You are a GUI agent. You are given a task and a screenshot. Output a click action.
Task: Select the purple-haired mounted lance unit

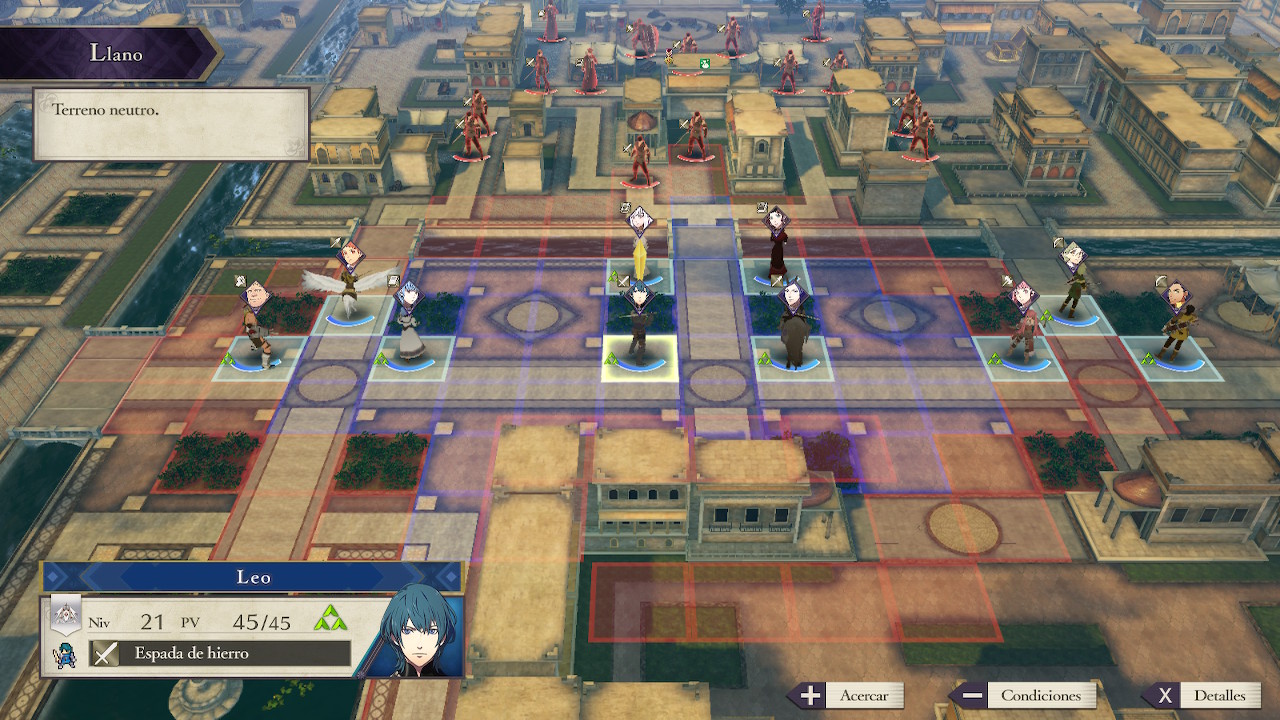(793, 328)
